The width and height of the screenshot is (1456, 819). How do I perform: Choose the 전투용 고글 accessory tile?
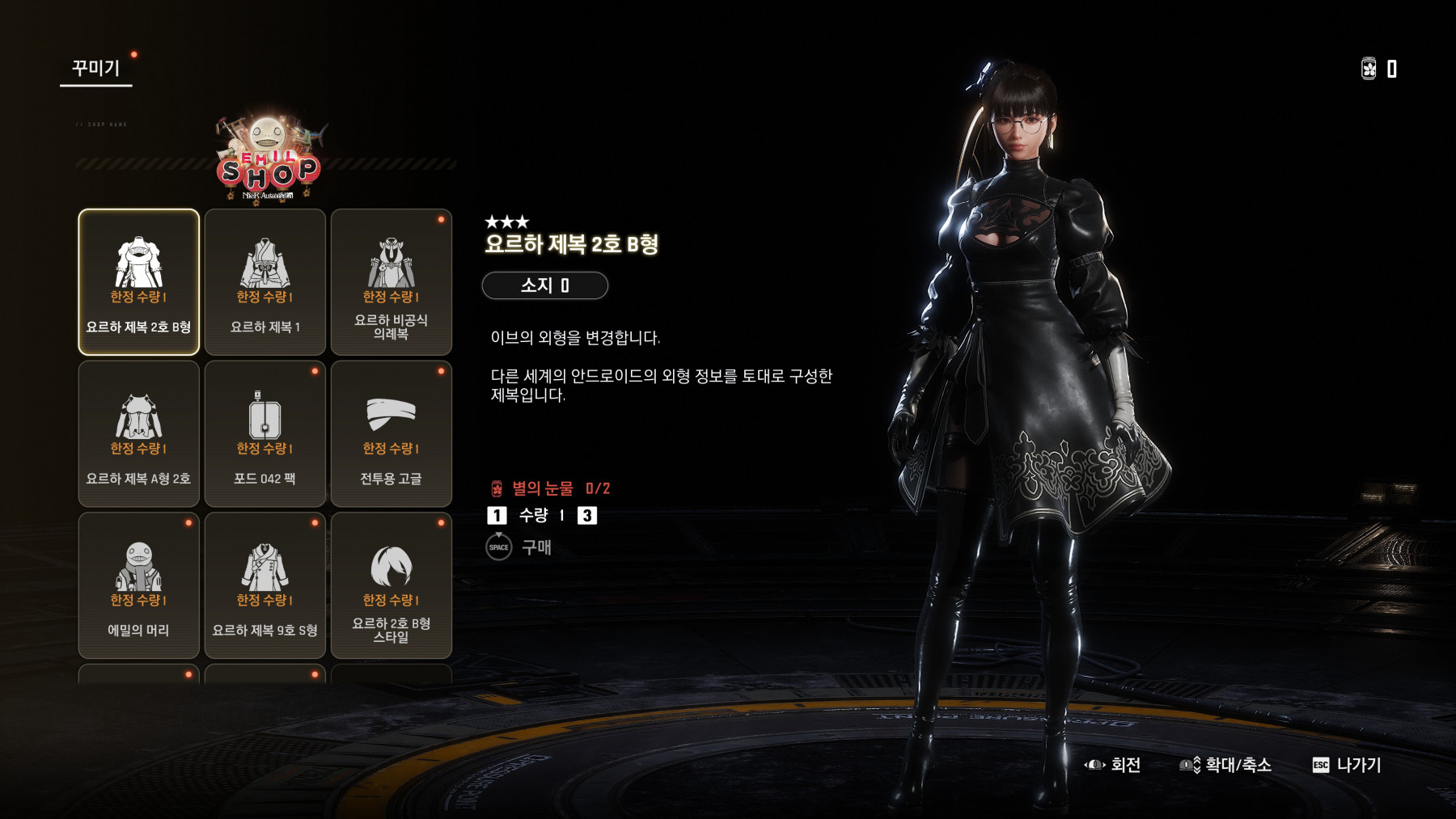[391, 433]
